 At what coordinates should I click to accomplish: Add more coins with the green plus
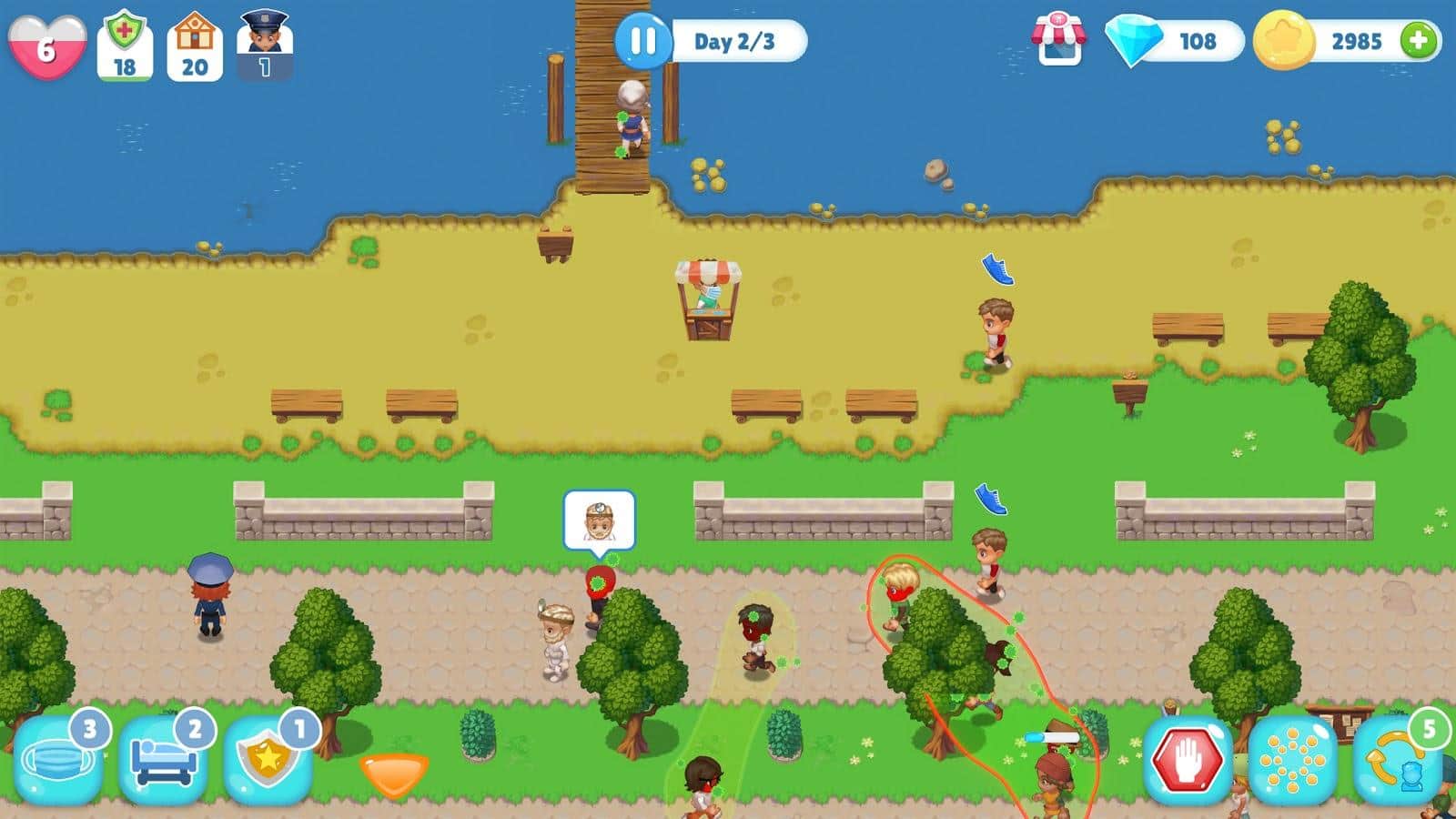coord(1419,41)
